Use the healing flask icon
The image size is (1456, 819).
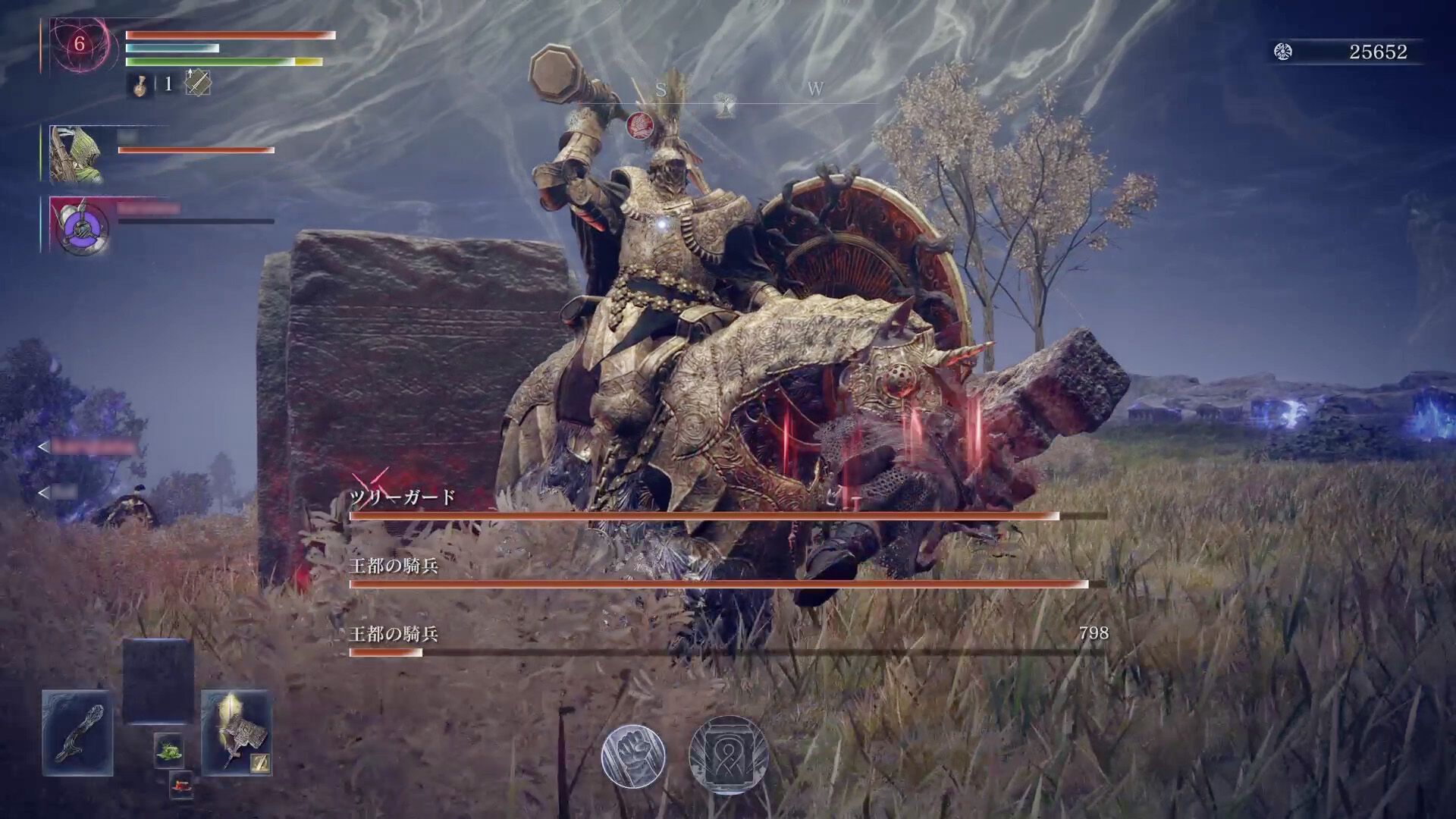(140, 83)
